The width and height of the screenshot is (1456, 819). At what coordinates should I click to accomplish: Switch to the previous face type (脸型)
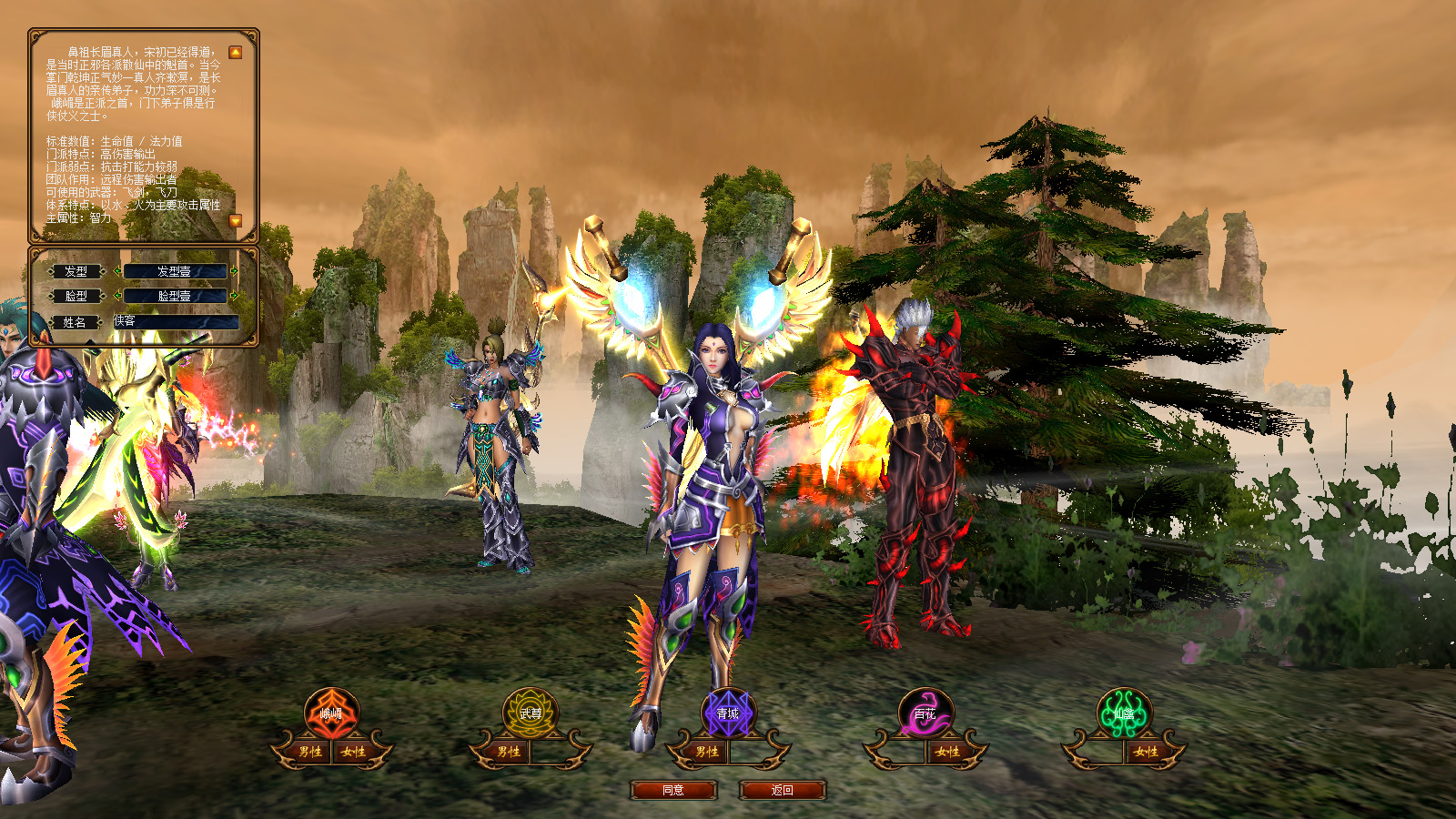coord(117,296)
